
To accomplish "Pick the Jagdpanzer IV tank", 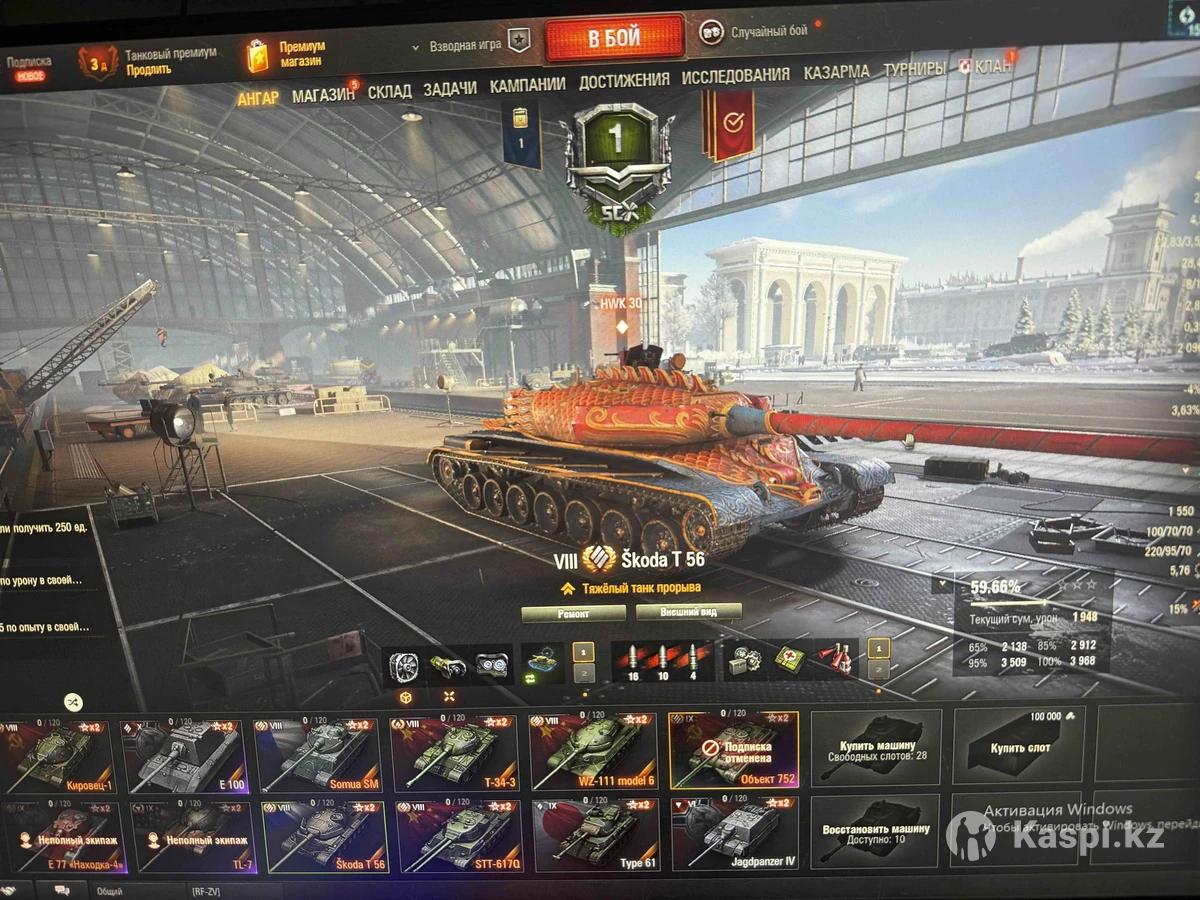I will [735, 833].
